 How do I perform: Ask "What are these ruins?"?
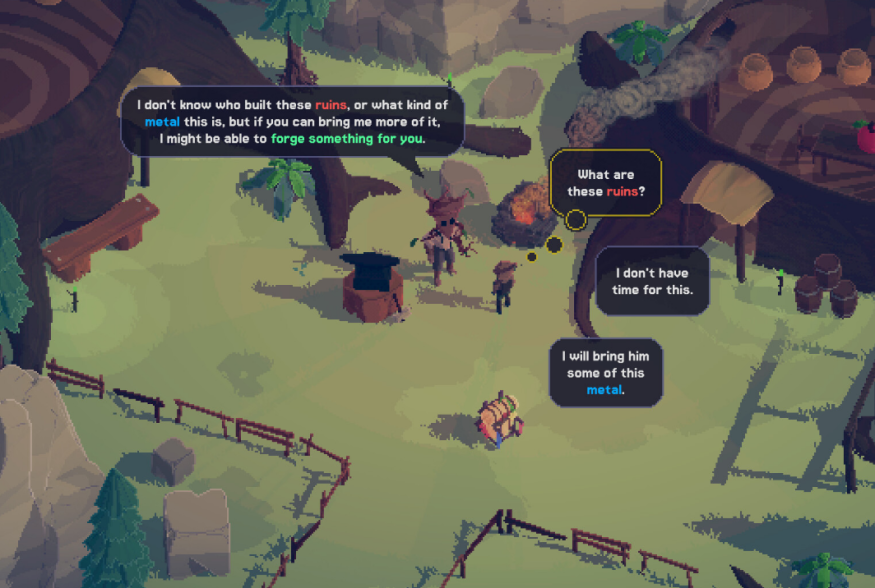point(606,182)
